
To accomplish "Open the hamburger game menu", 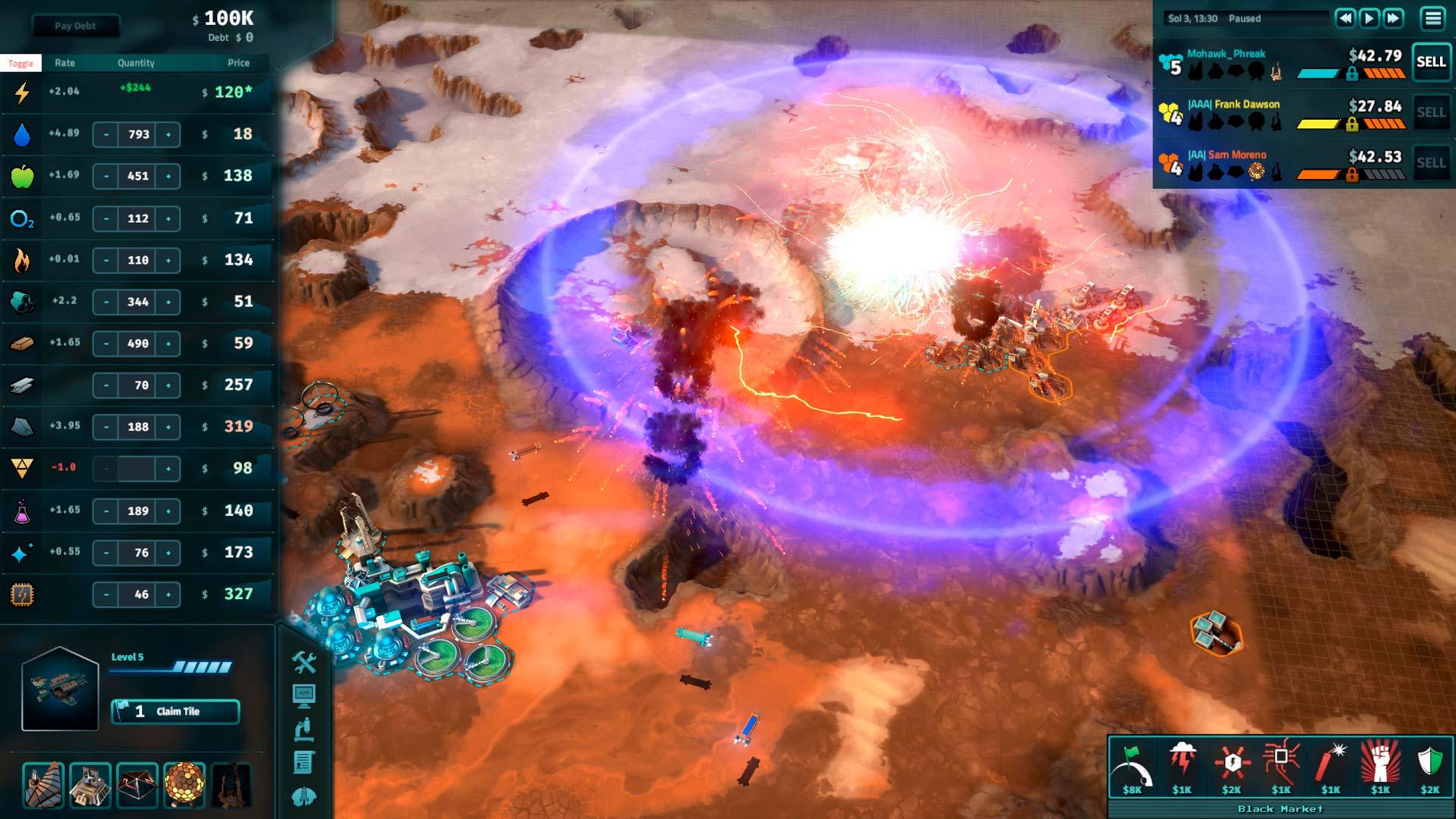I will click(x=1432, y=18).
